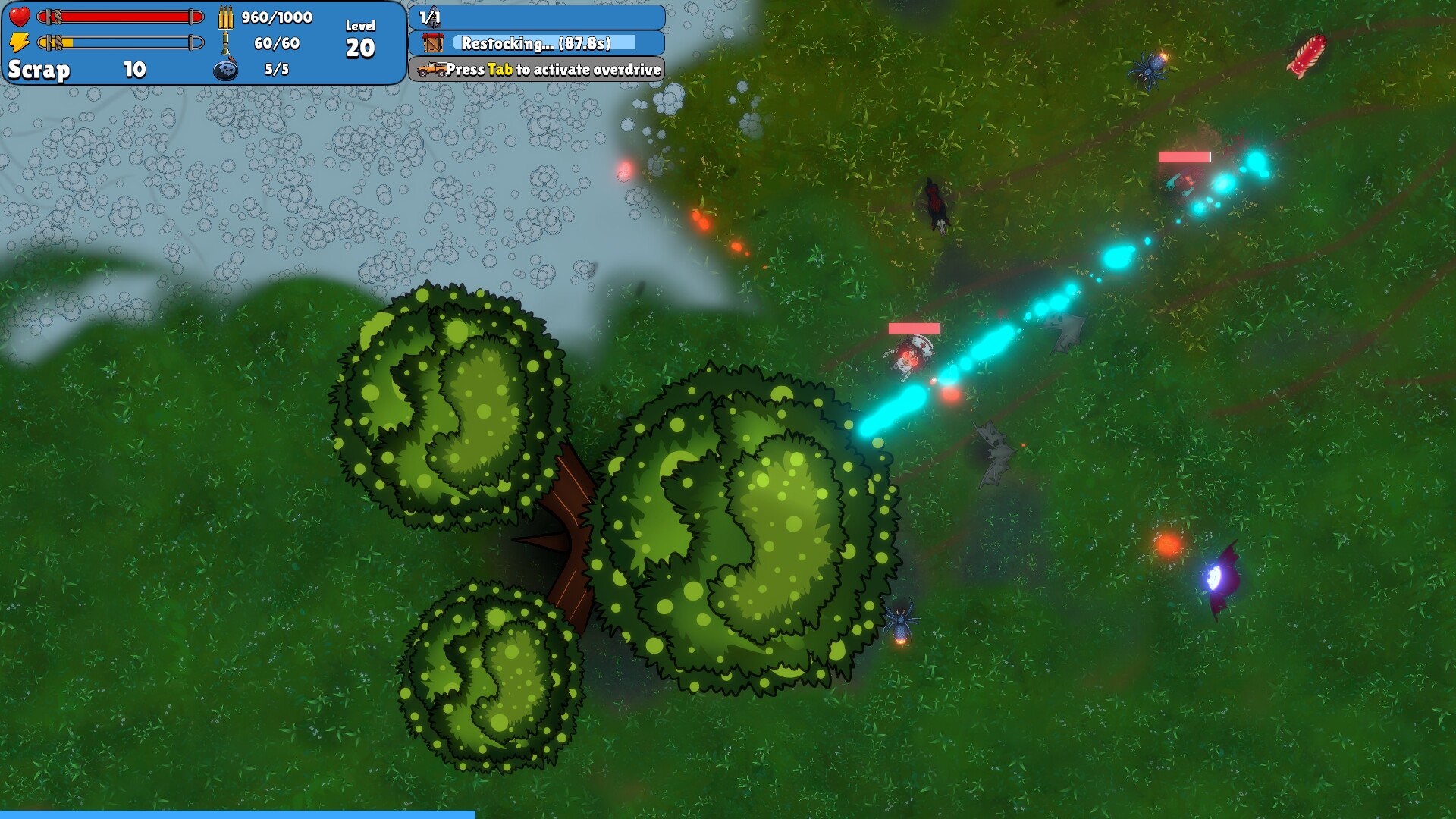
Task: Click the supply crate restocking icon
Action: point(432,44)
